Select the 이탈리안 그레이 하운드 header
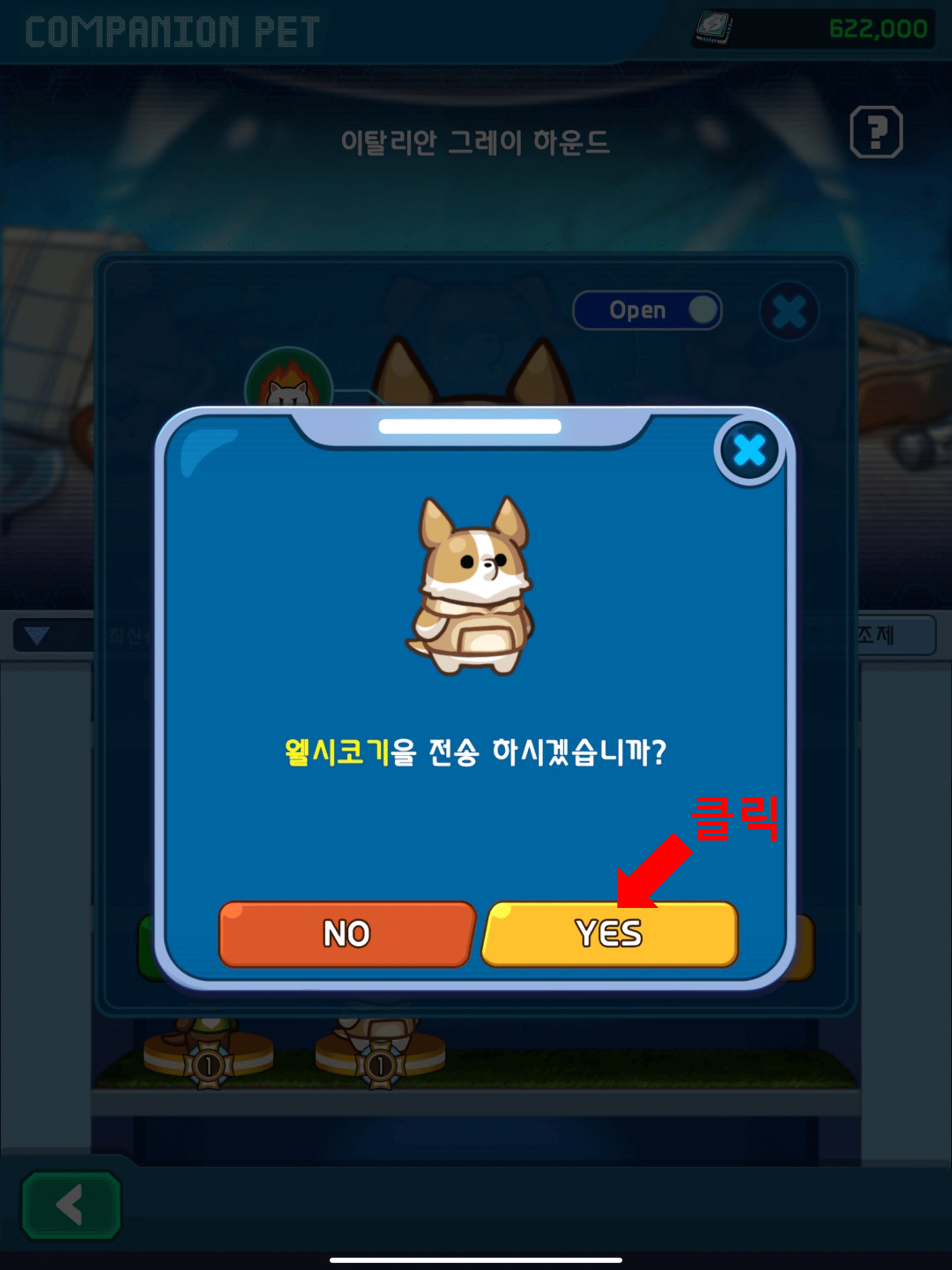The height and width of the screenshot is (1270, 952). (x=477, y=141)
